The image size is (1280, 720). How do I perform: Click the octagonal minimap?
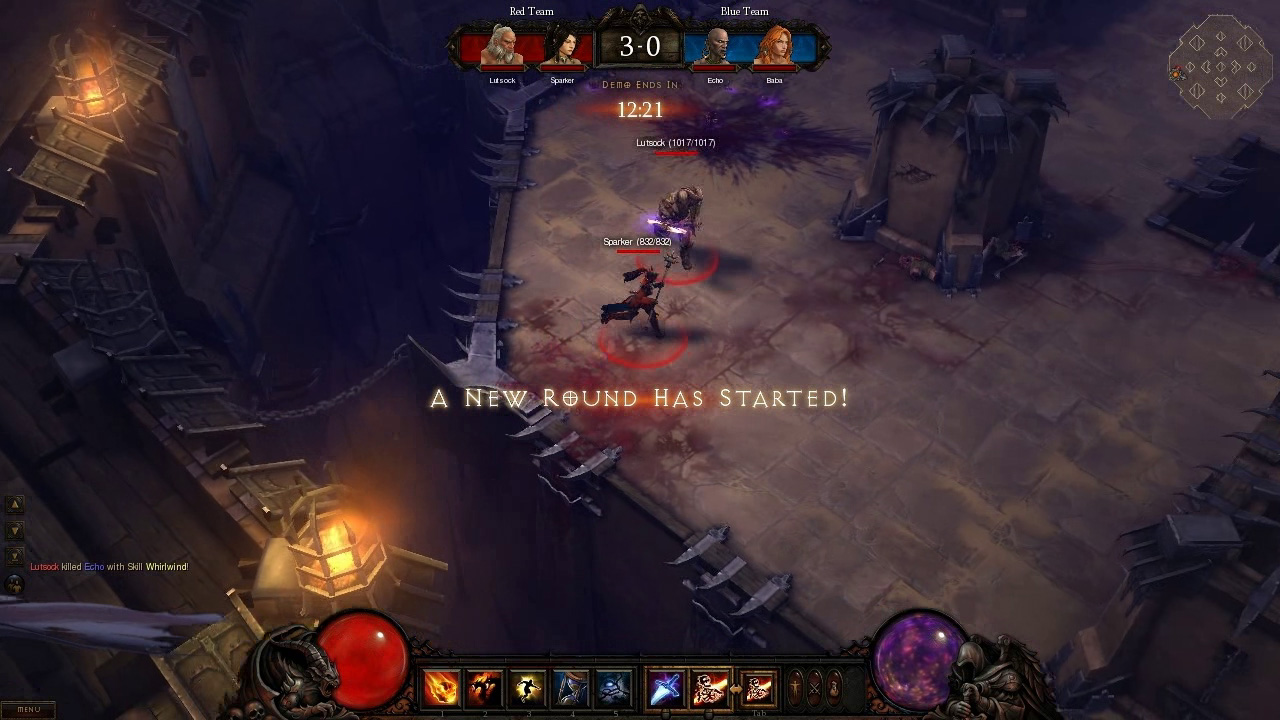point(1220,68)
